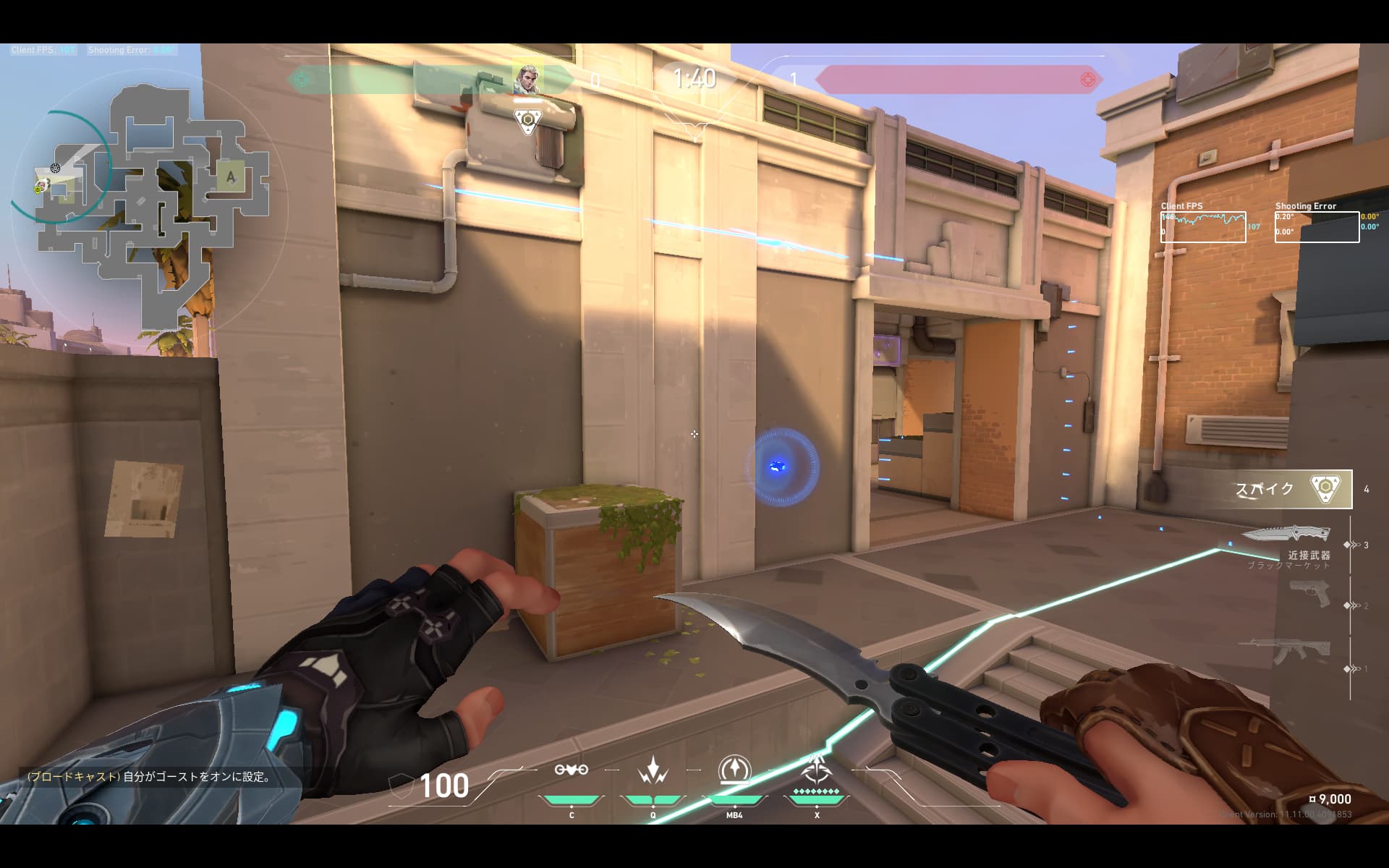Viewport: 1389px width, 868px height.
Task: Click the agent portrait in the top bar
Action: 527,79
